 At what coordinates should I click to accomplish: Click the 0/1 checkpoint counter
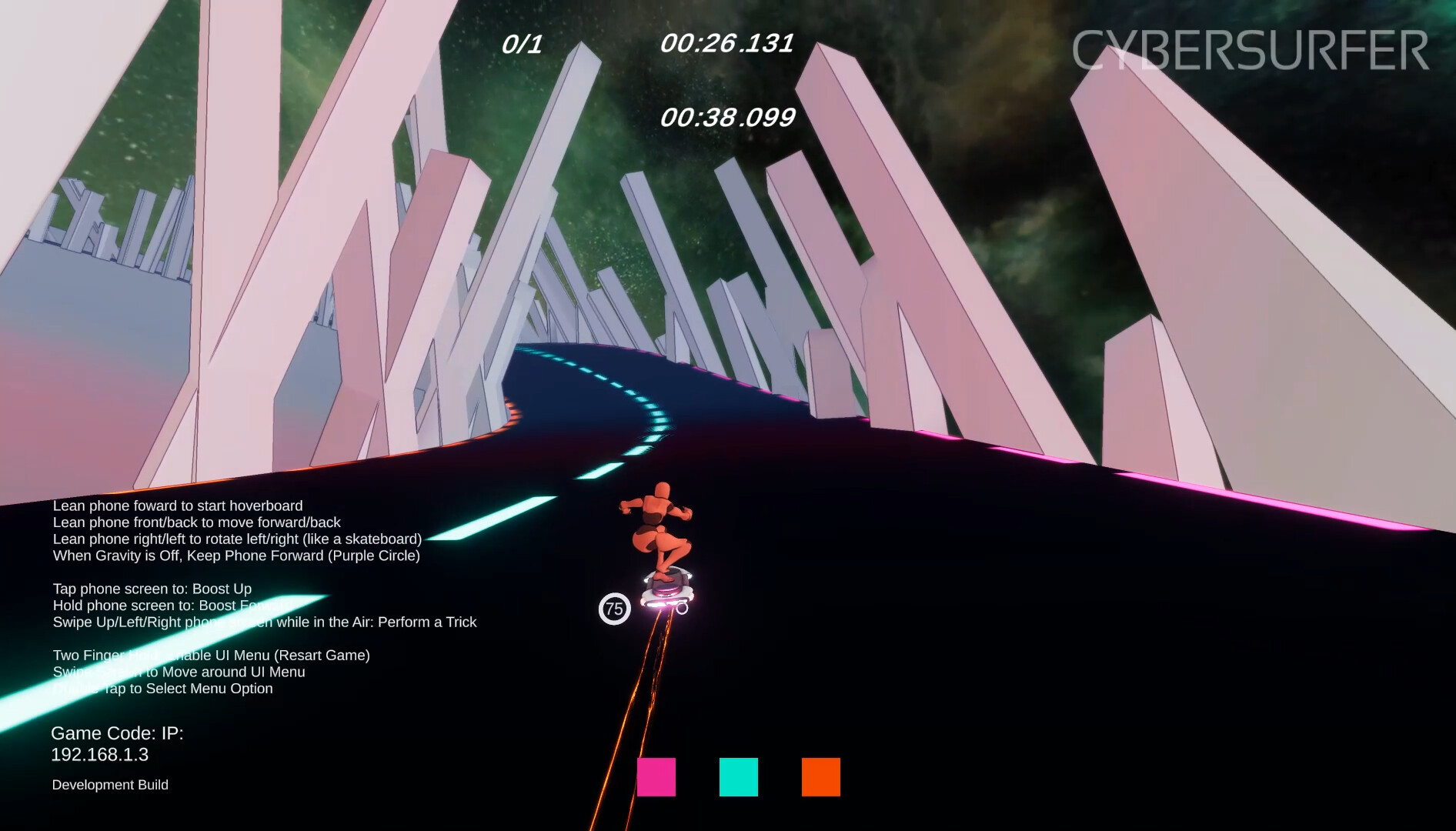click(x=521, y=44)
